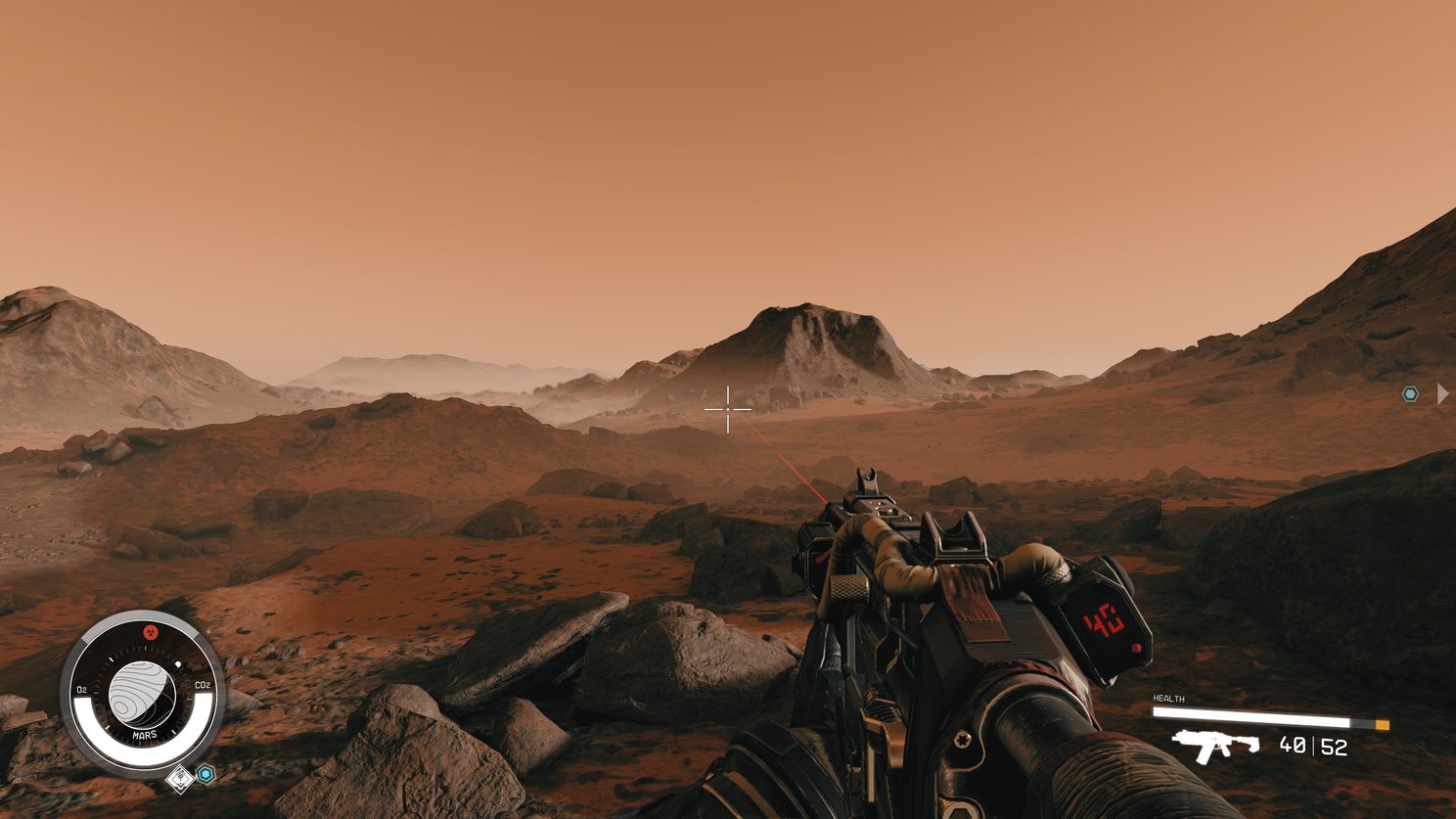Click the yellow segment of the health bar
Viewport: 1456px width, 819px height.
coord(1382,724)
